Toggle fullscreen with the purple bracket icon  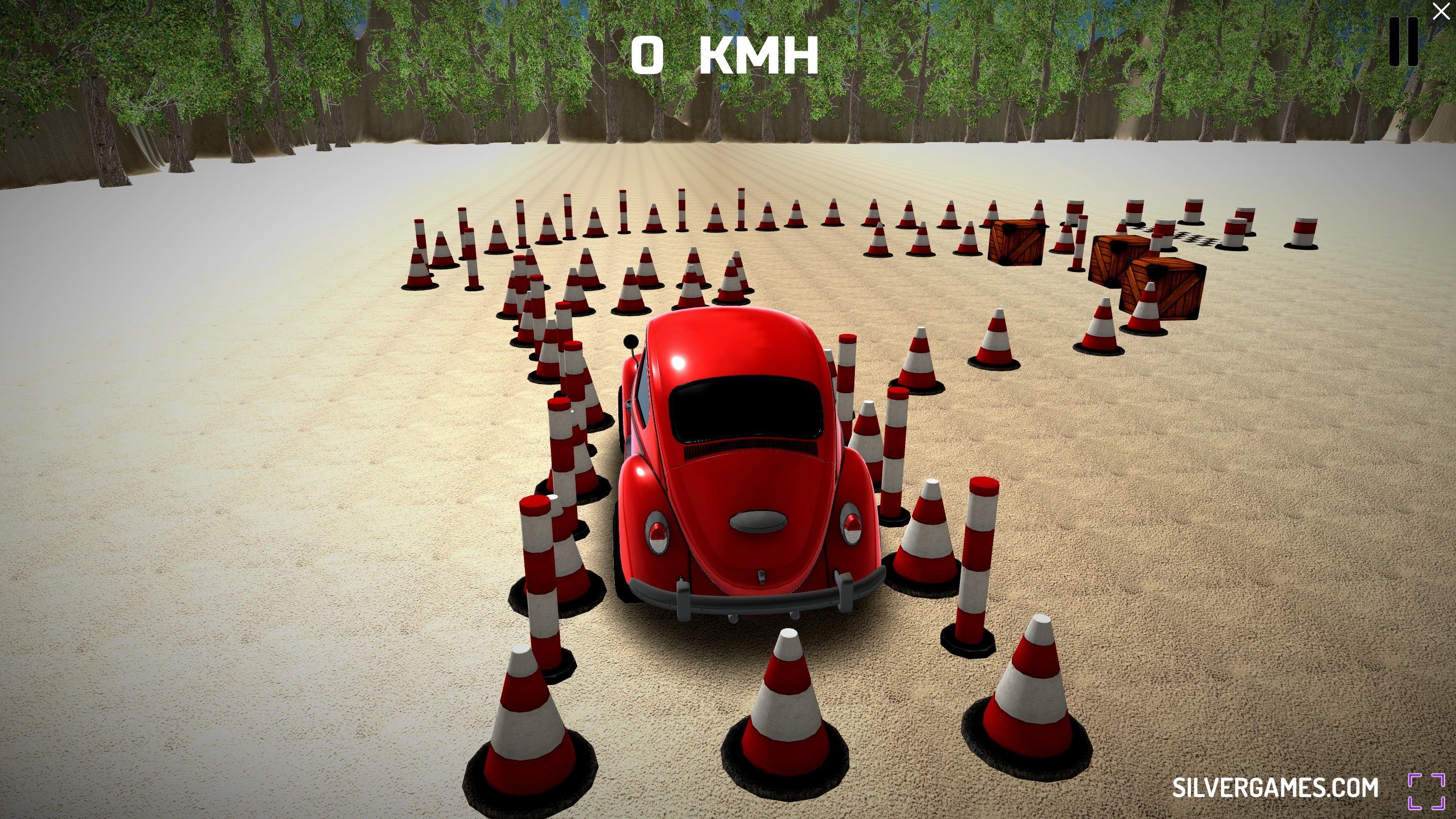(x=1427, y=791)
